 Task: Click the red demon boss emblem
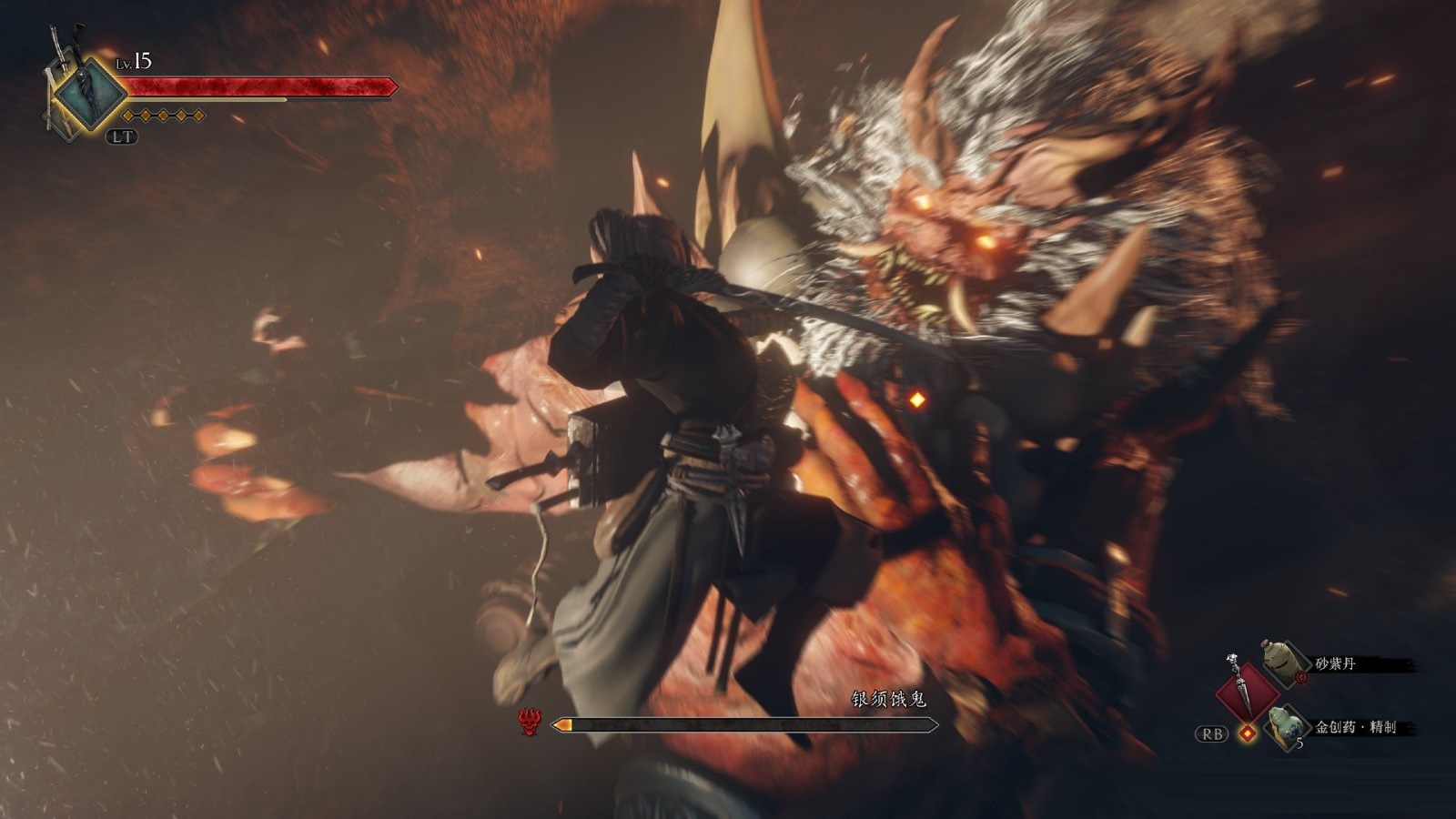click(x=531, y=723)
